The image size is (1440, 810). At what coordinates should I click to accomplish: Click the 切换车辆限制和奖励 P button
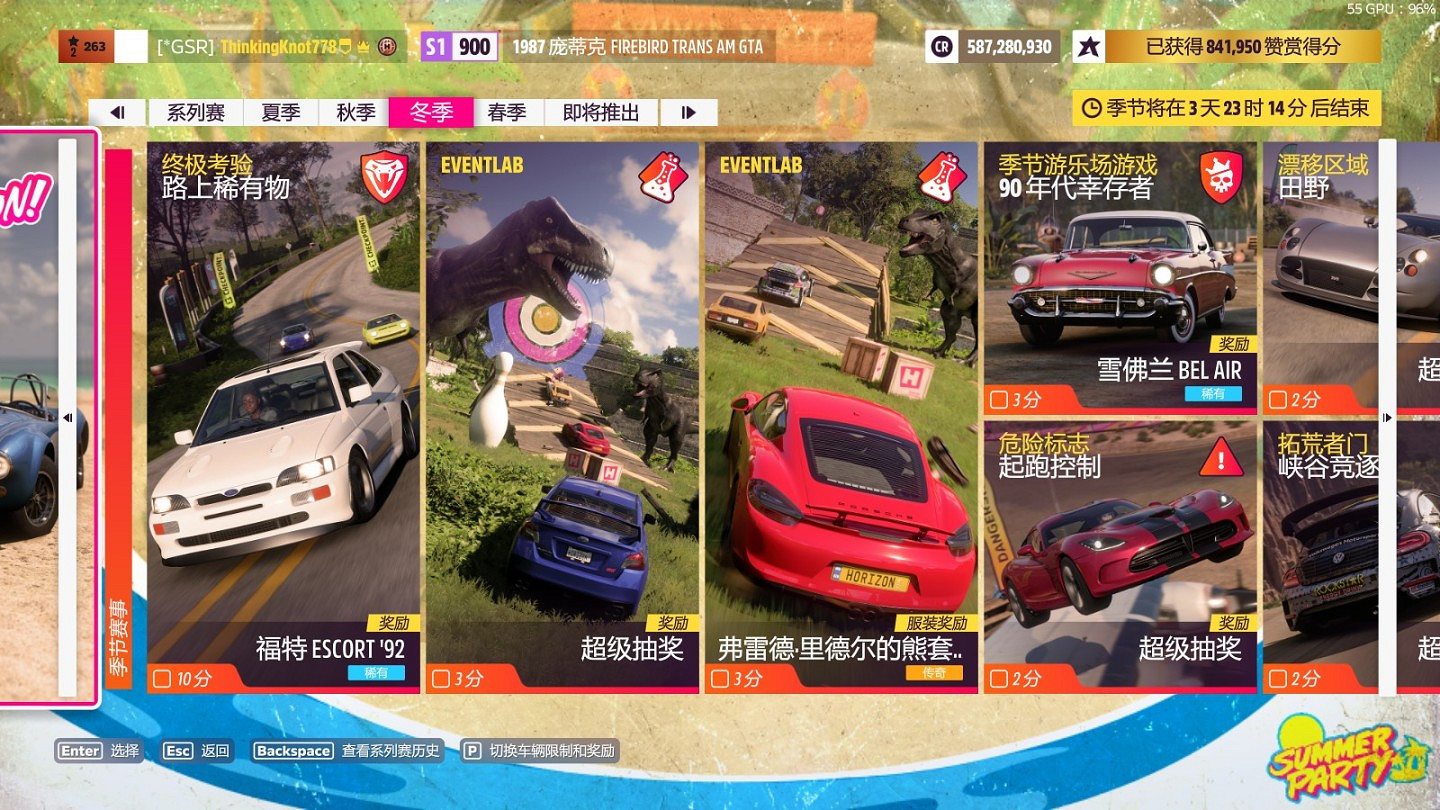click(471, 750)
